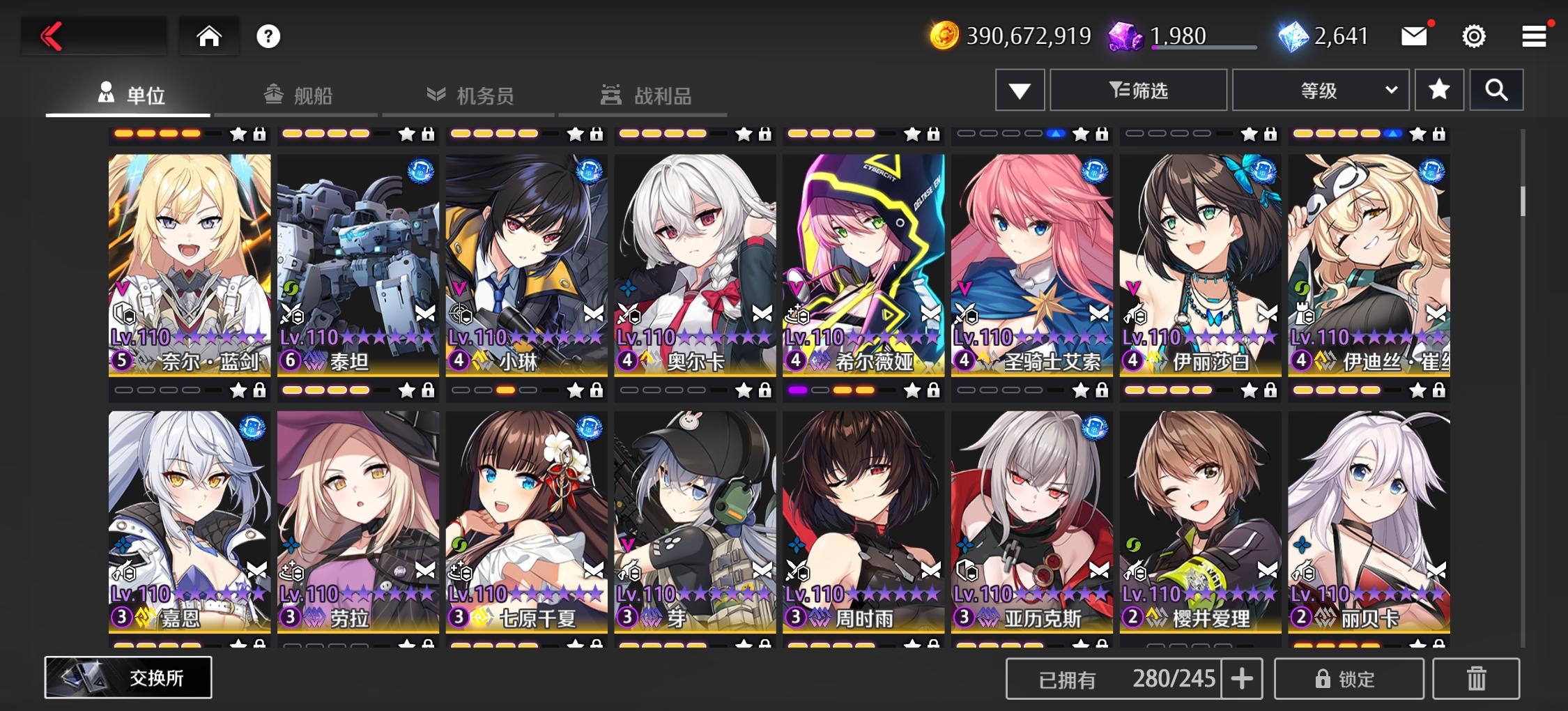
Task: Open the search for units
Action: pos(1496,89)
